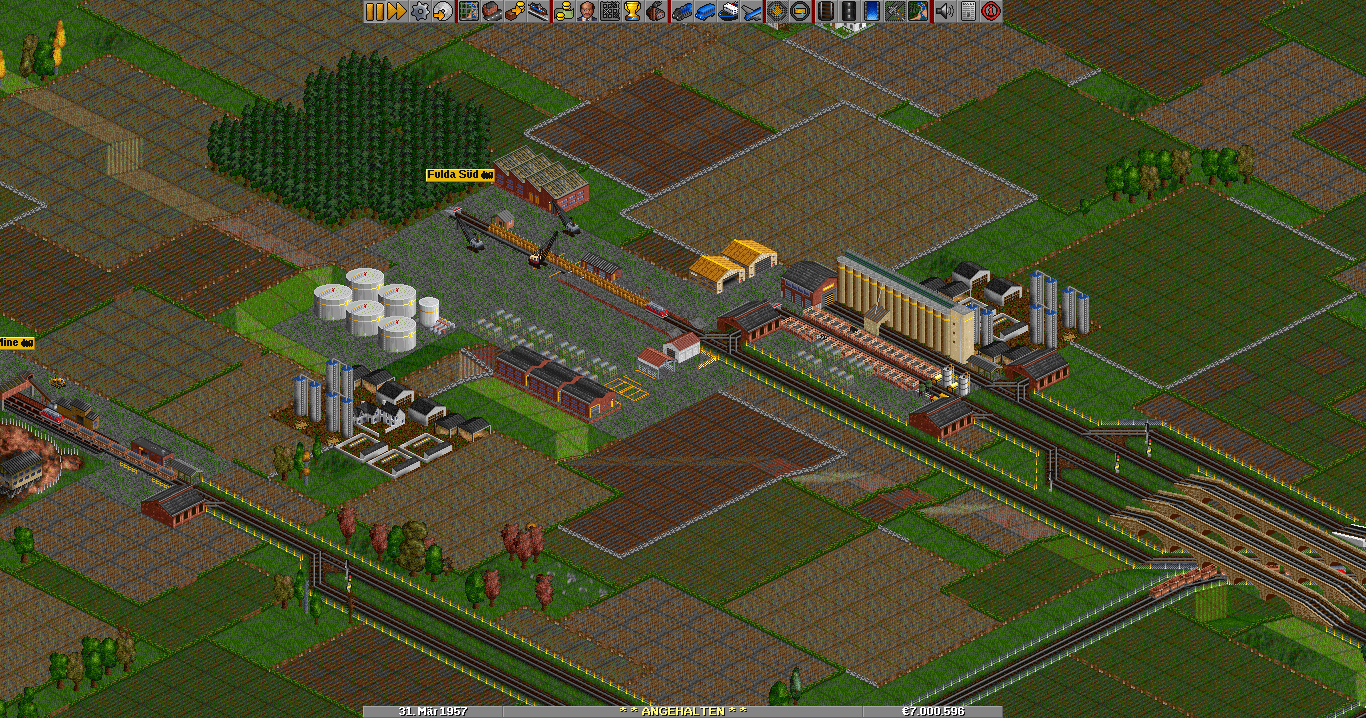Zoom in the view
The image size is (1366, 718).
[777, 11]
